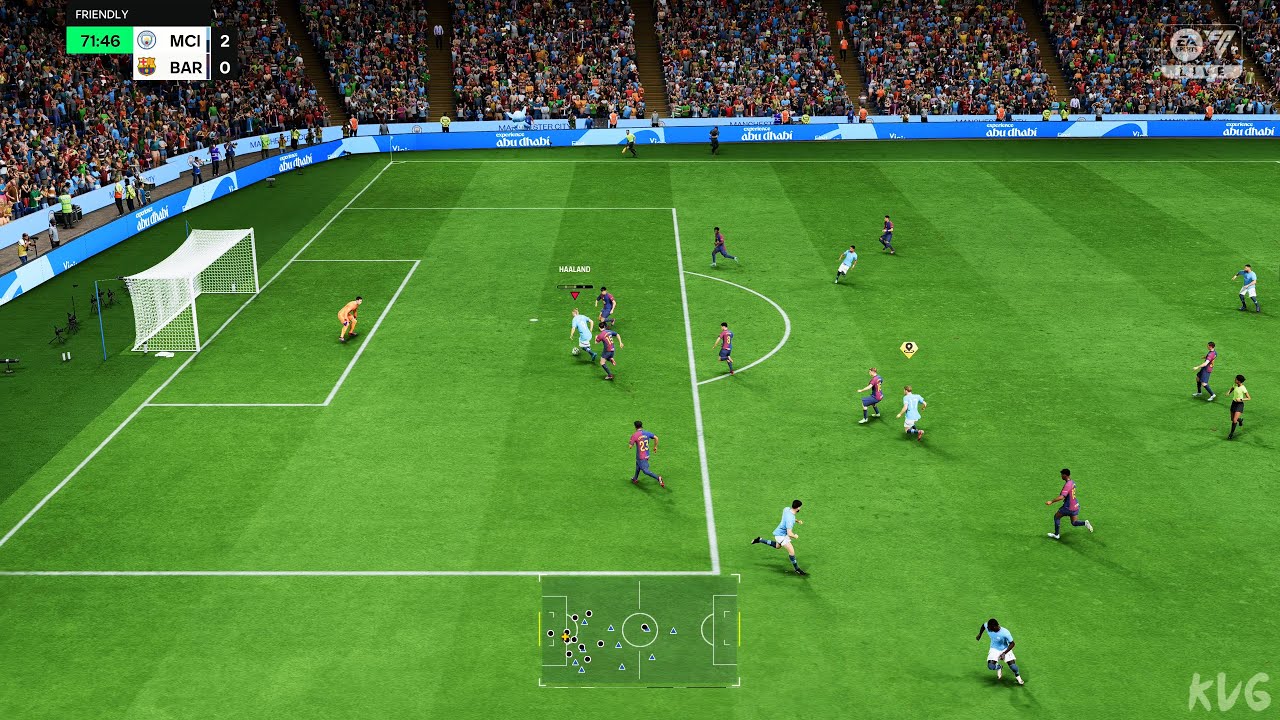Toggle the highlighted player dot on the minimap

coord(567,631)
